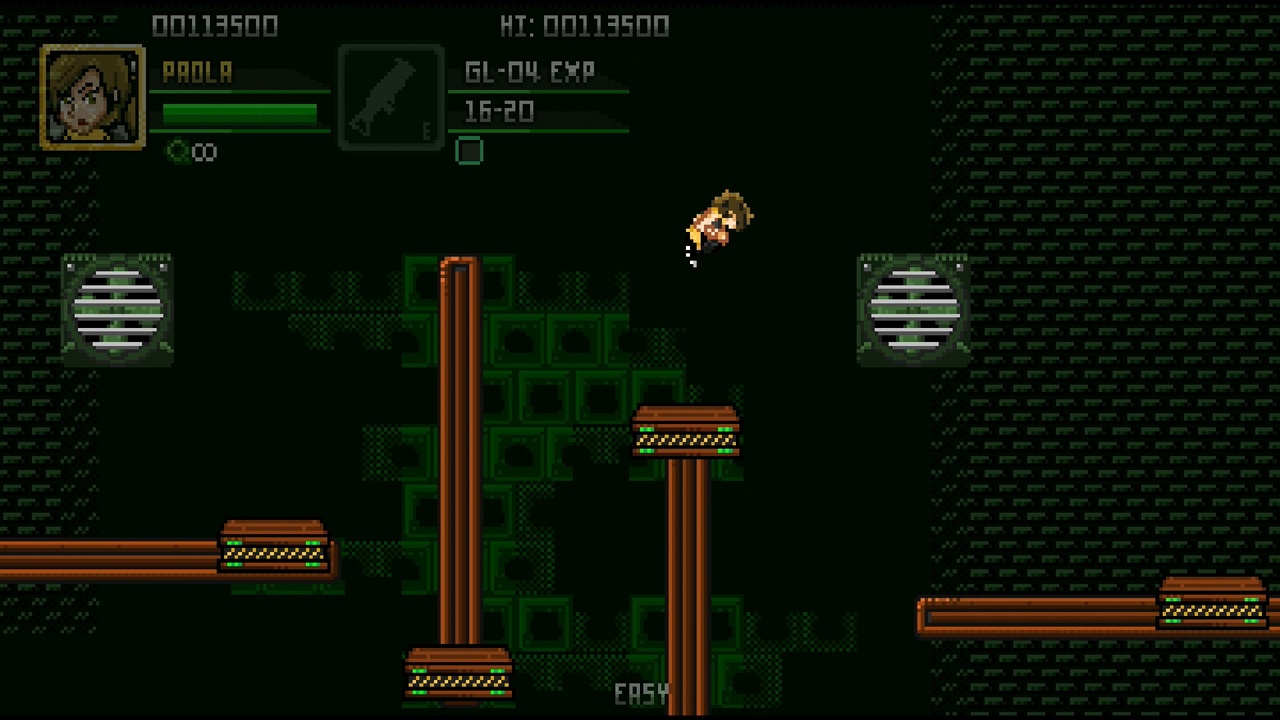Click the EASY difficulty label at bottom
Screen dimensions: 1280x720
[641, 694]
